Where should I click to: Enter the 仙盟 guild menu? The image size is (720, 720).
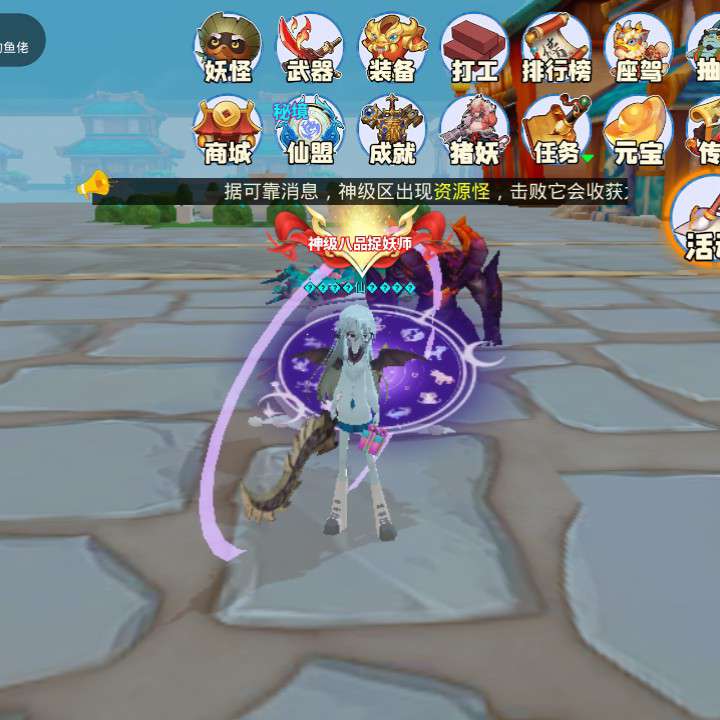[x=310, y=130]
